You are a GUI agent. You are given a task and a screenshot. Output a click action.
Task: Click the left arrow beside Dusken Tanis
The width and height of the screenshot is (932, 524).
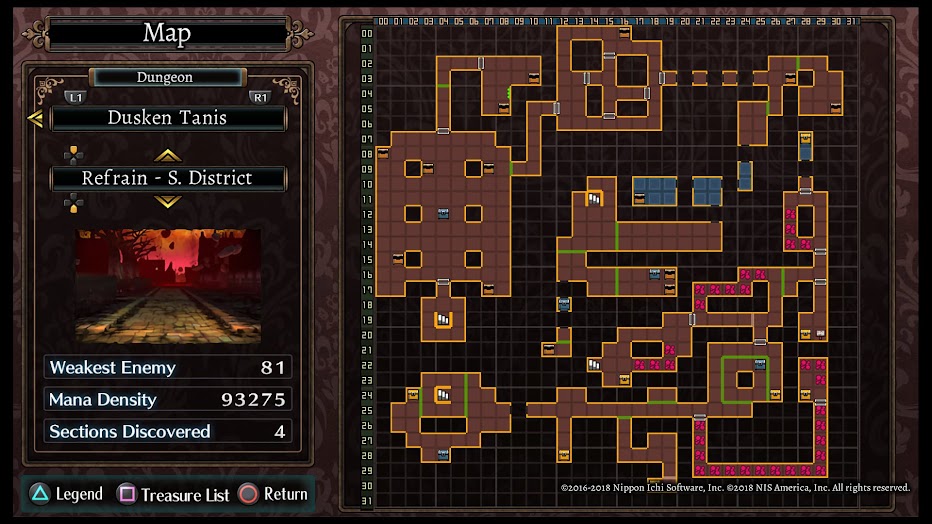point(35,119)
